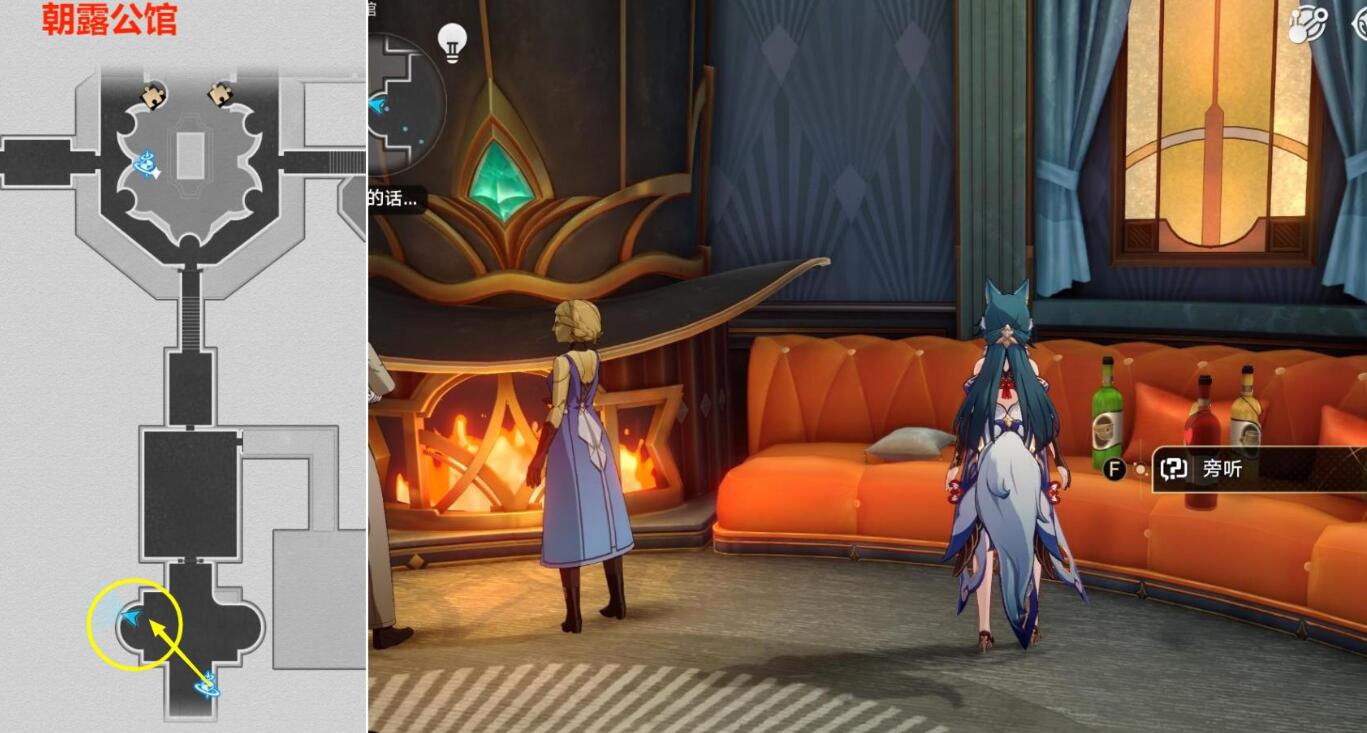1367x733 pixels.
Task: Click the blue player arrow in the yellow circle
Action: pos(130,618)
